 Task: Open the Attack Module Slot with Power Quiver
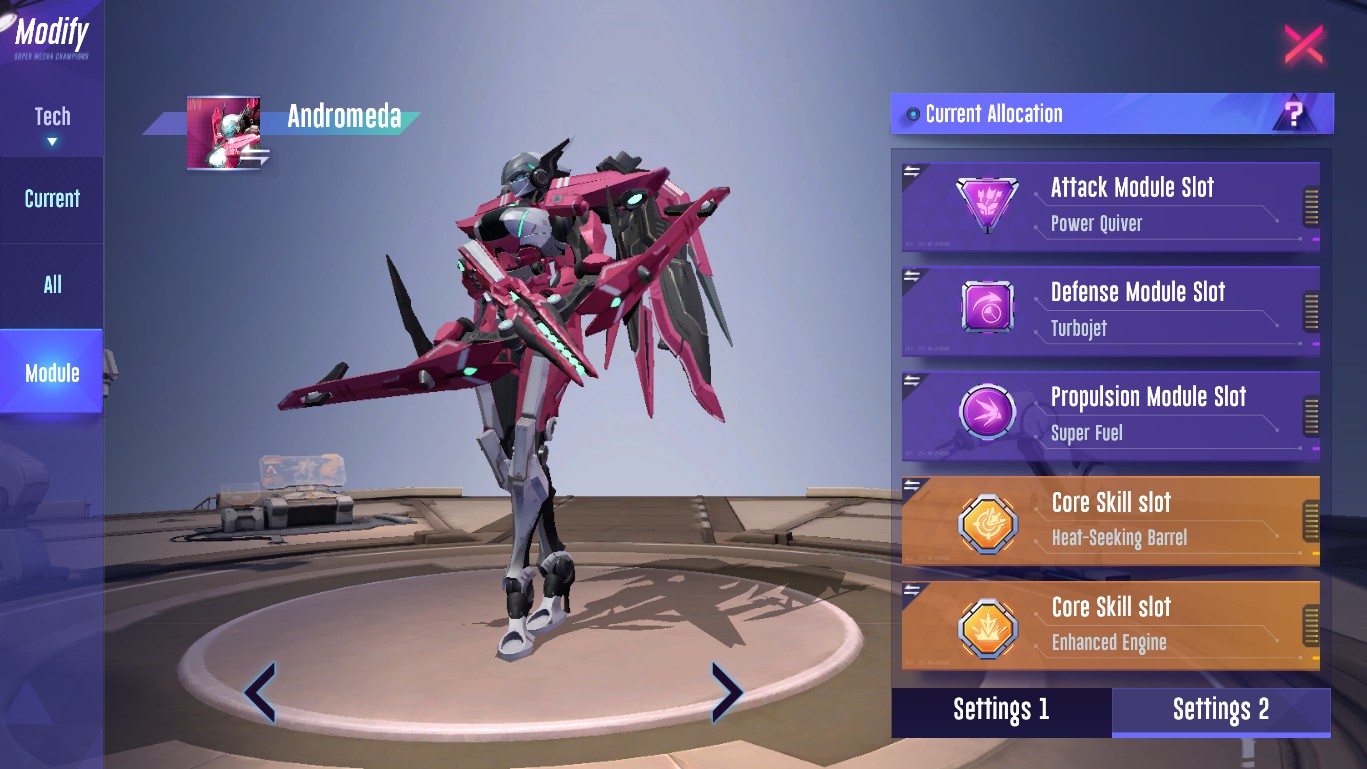tap(1110, 205)
